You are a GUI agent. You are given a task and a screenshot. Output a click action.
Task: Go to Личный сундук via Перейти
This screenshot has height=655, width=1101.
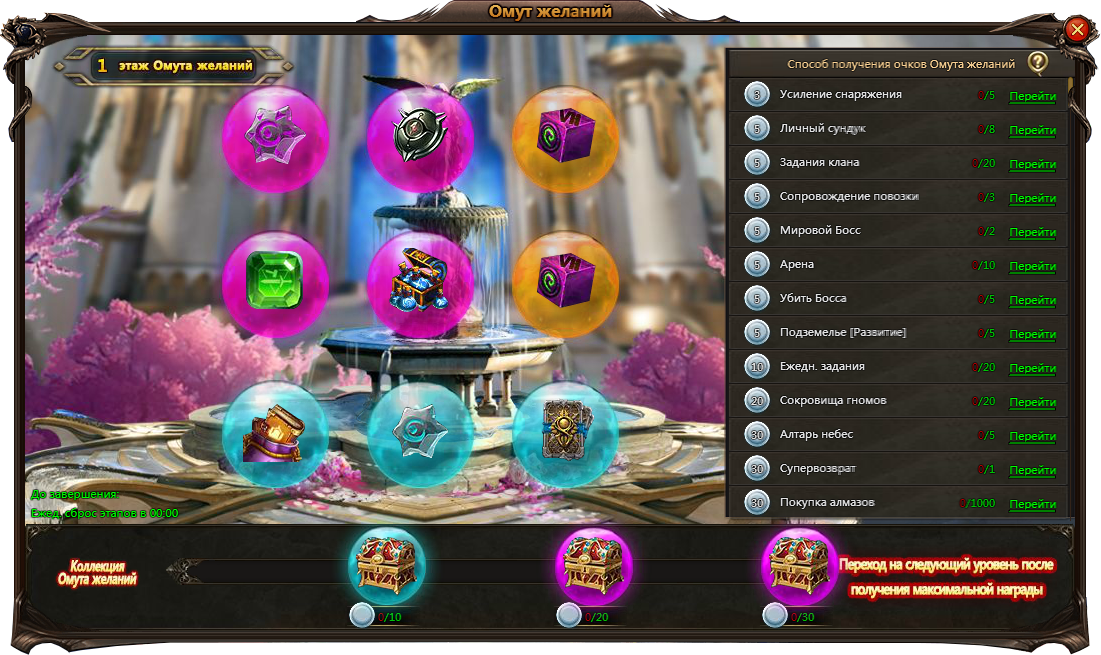tap(1032, 131)
